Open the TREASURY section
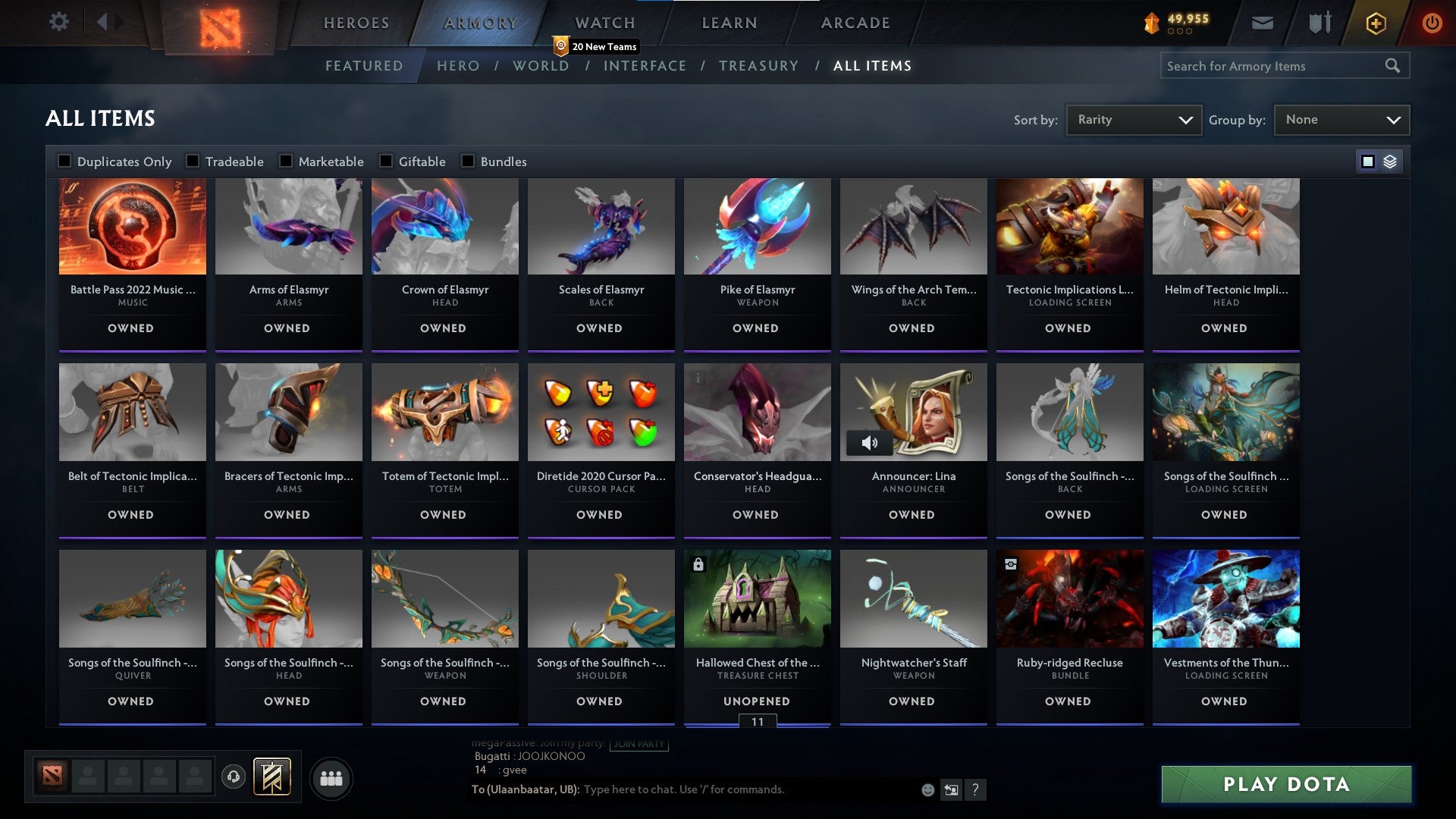 pos(758,66)
